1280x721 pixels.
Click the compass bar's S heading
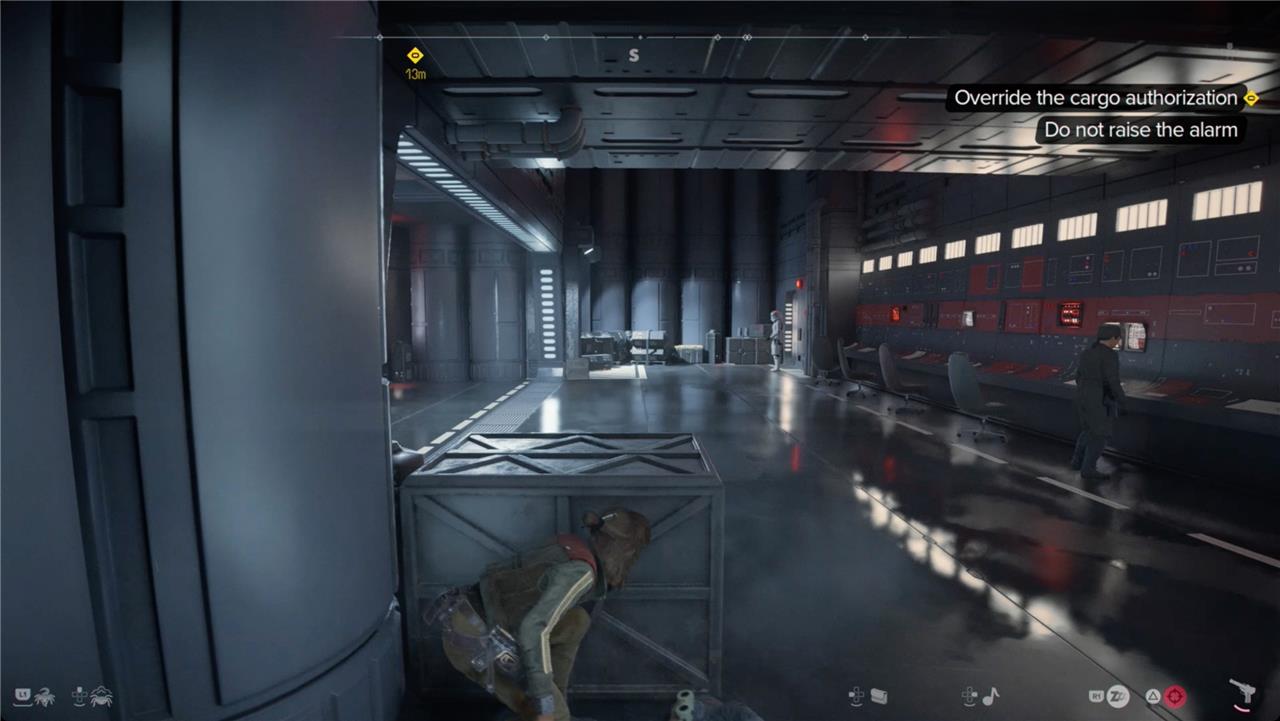coord(633,56)
